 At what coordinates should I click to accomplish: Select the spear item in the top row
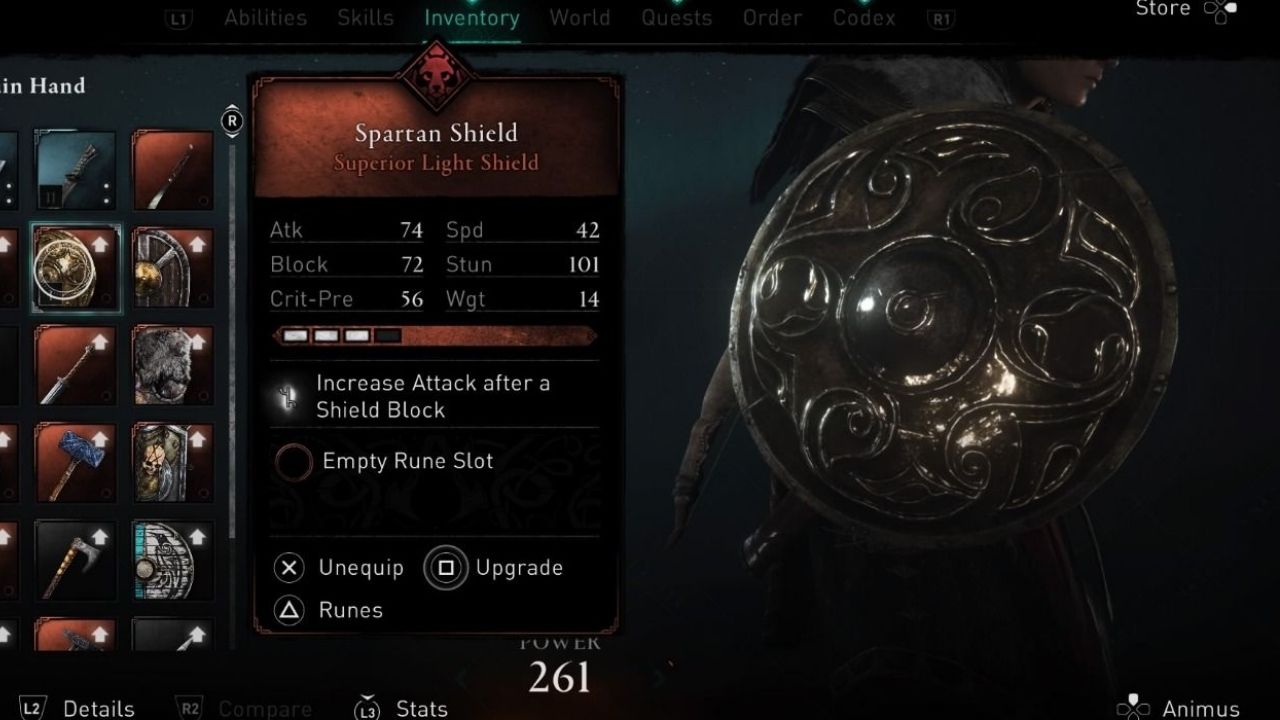coord(170,170)
